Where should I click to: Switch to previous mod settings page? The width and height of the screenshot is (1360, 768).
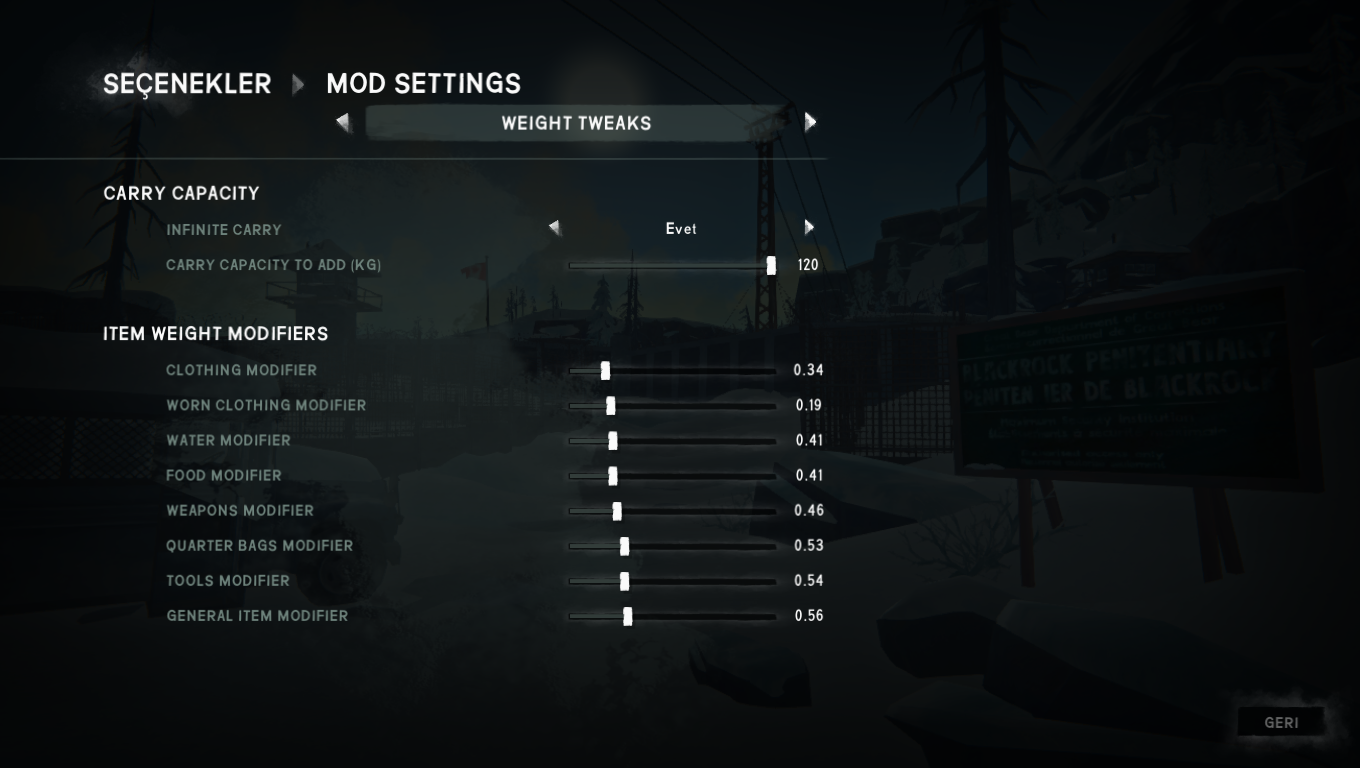(x=344, y=123)
